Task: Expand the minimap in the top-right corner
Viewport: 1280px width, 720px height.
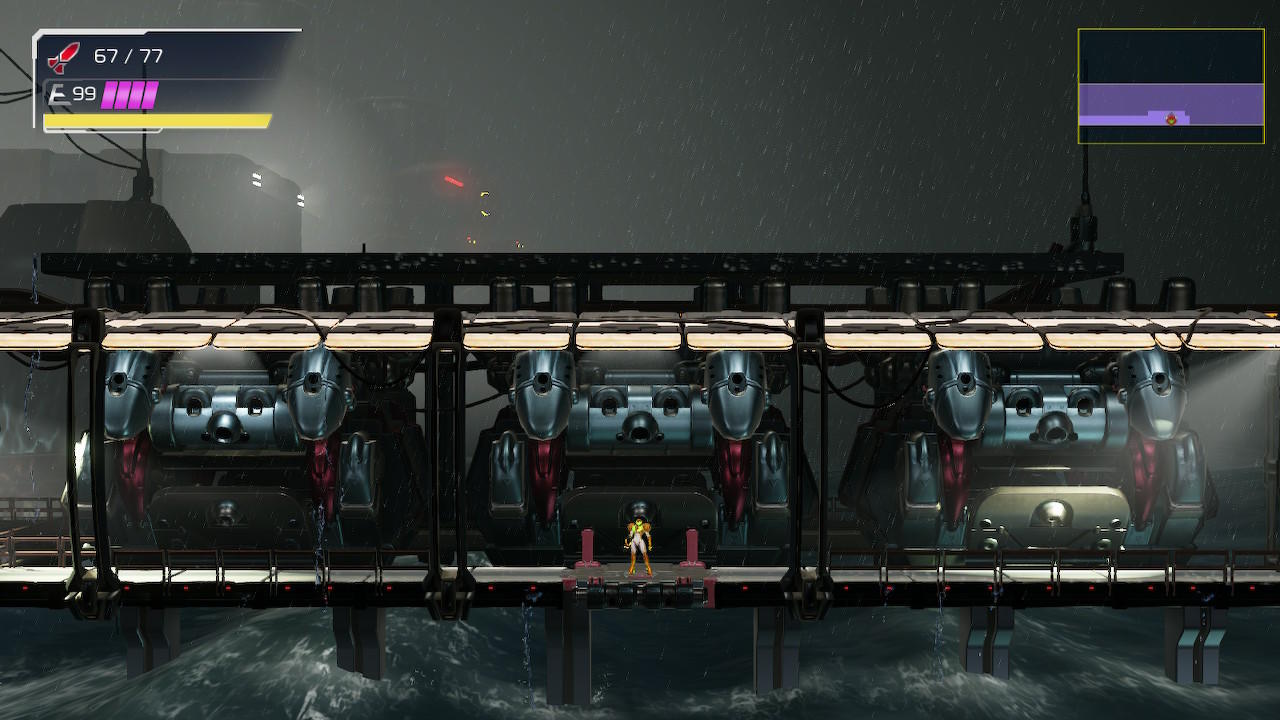Action: pyautogui.click(x=1172, y=87)
